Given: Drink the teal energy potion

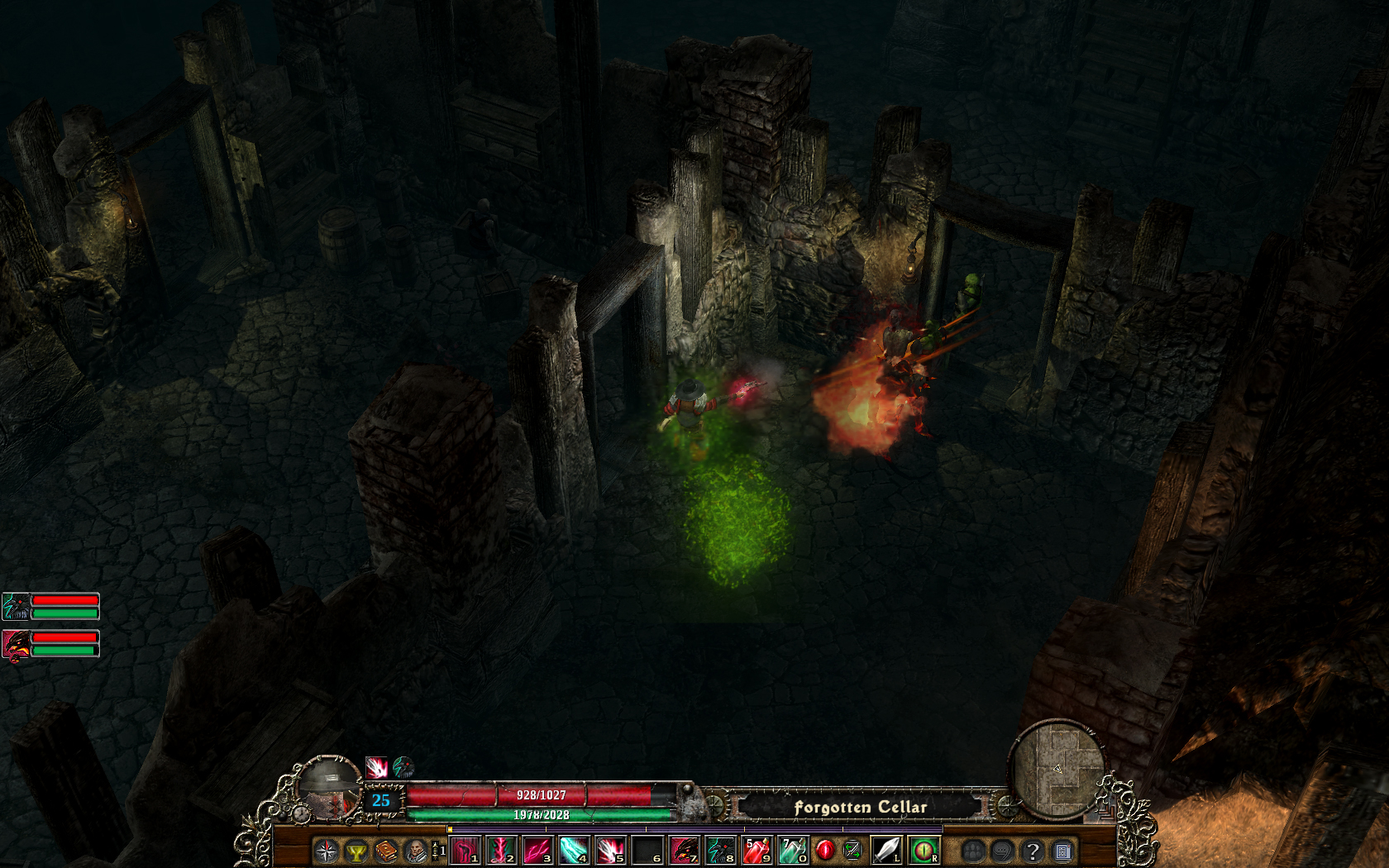Looking at the screenshot, I should [x=792, y=850].
